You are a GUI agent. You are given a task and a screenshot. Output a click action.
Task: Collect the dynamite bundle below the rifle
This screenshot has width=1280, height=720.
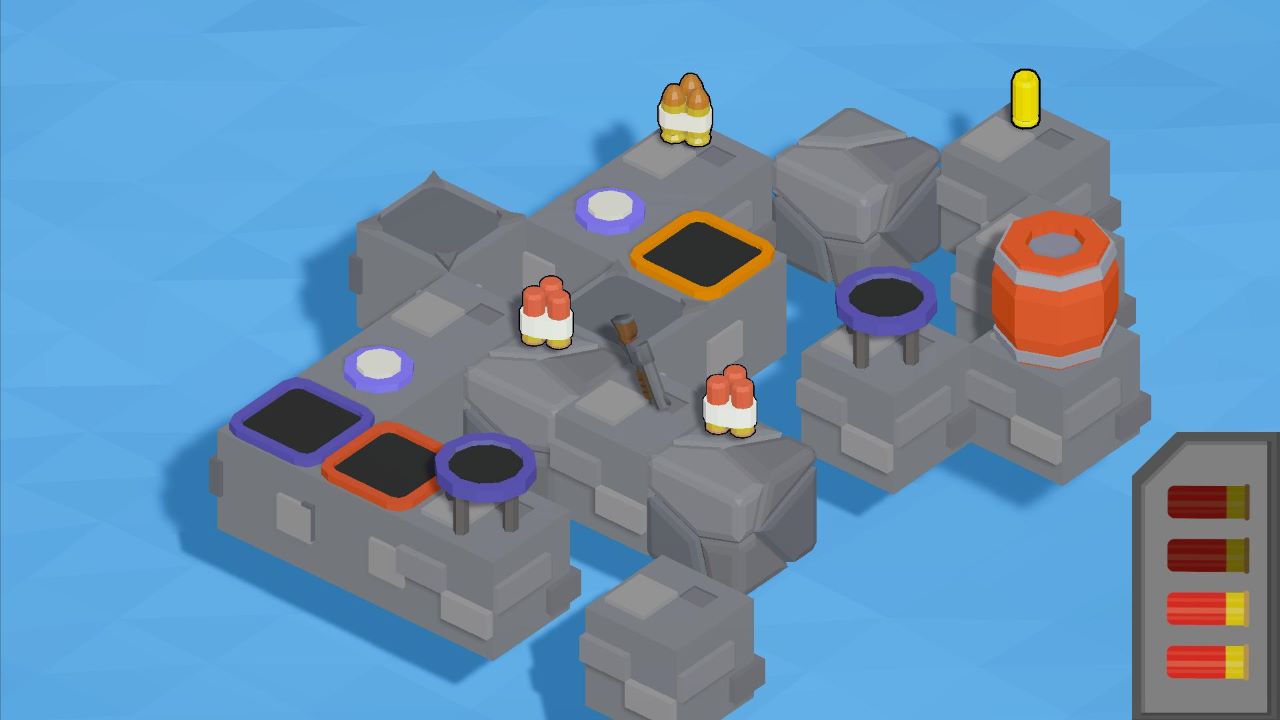point(727,400)
